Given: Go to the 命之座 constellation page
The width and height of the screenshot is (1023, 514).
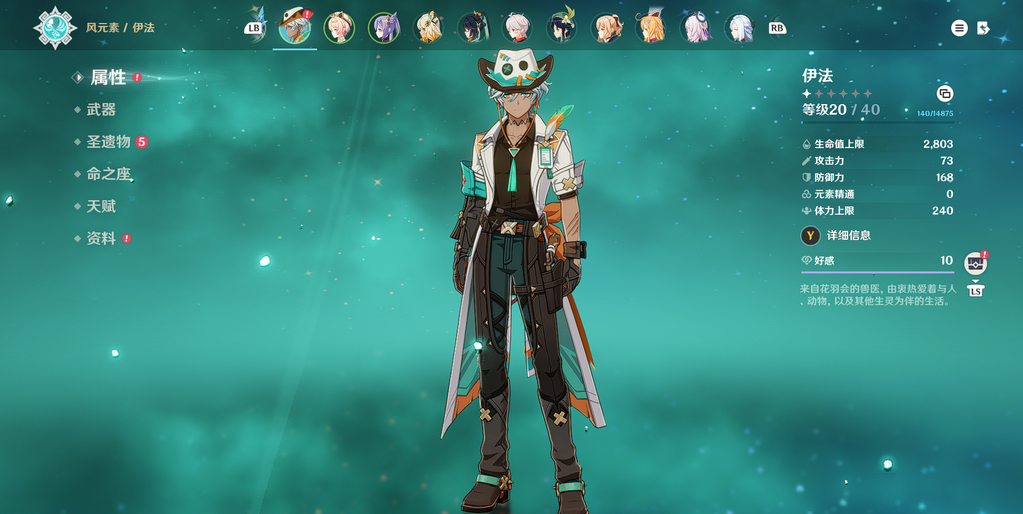Looking at the screenshot, I should pyautogui.click(x=108, y=174).
